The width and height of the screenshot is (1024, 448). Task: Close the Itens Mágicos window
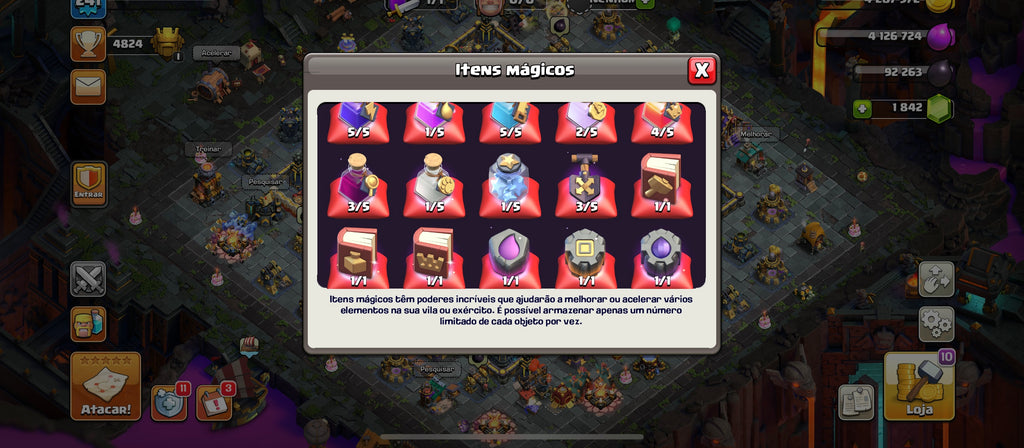702,70
